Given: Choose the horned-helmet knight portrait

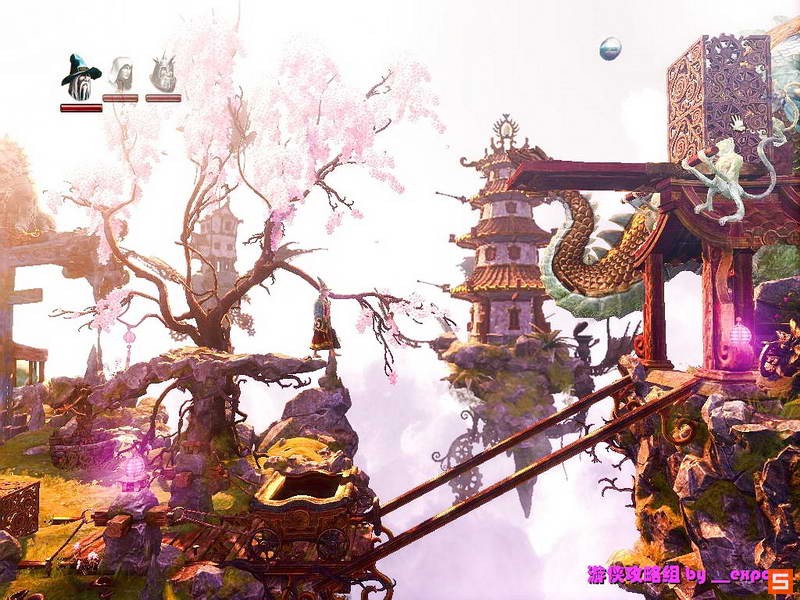Looking at the screenshot, I should click(x=163, y=75).
